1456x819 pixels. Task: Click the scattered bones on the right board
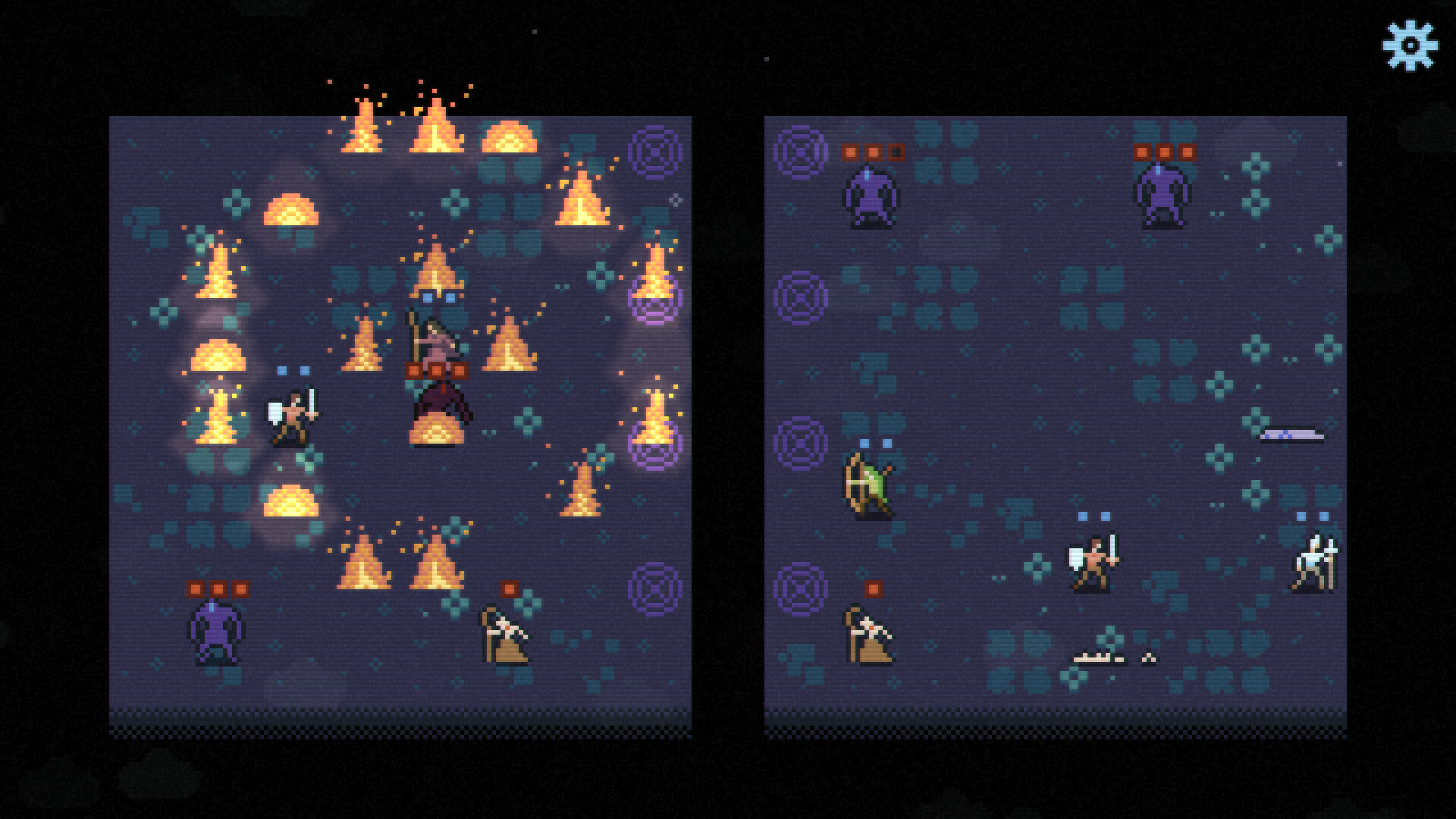[1100, 657]
